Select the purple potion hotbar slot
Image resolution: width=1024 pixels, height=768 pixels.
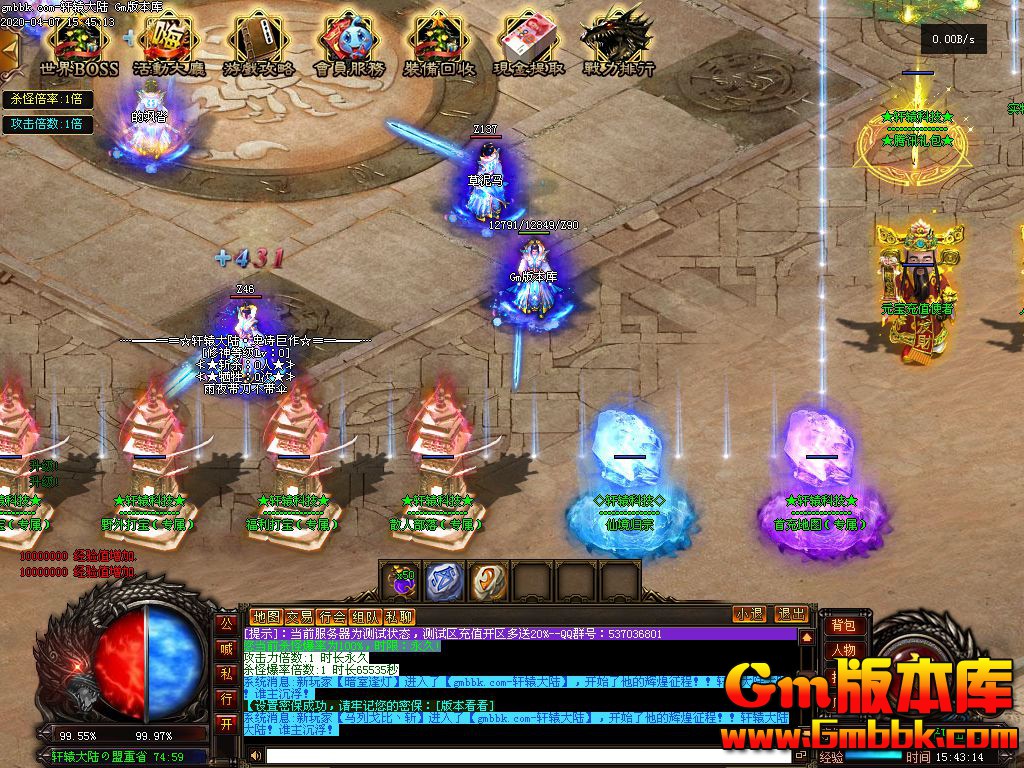tap(401, 581)
